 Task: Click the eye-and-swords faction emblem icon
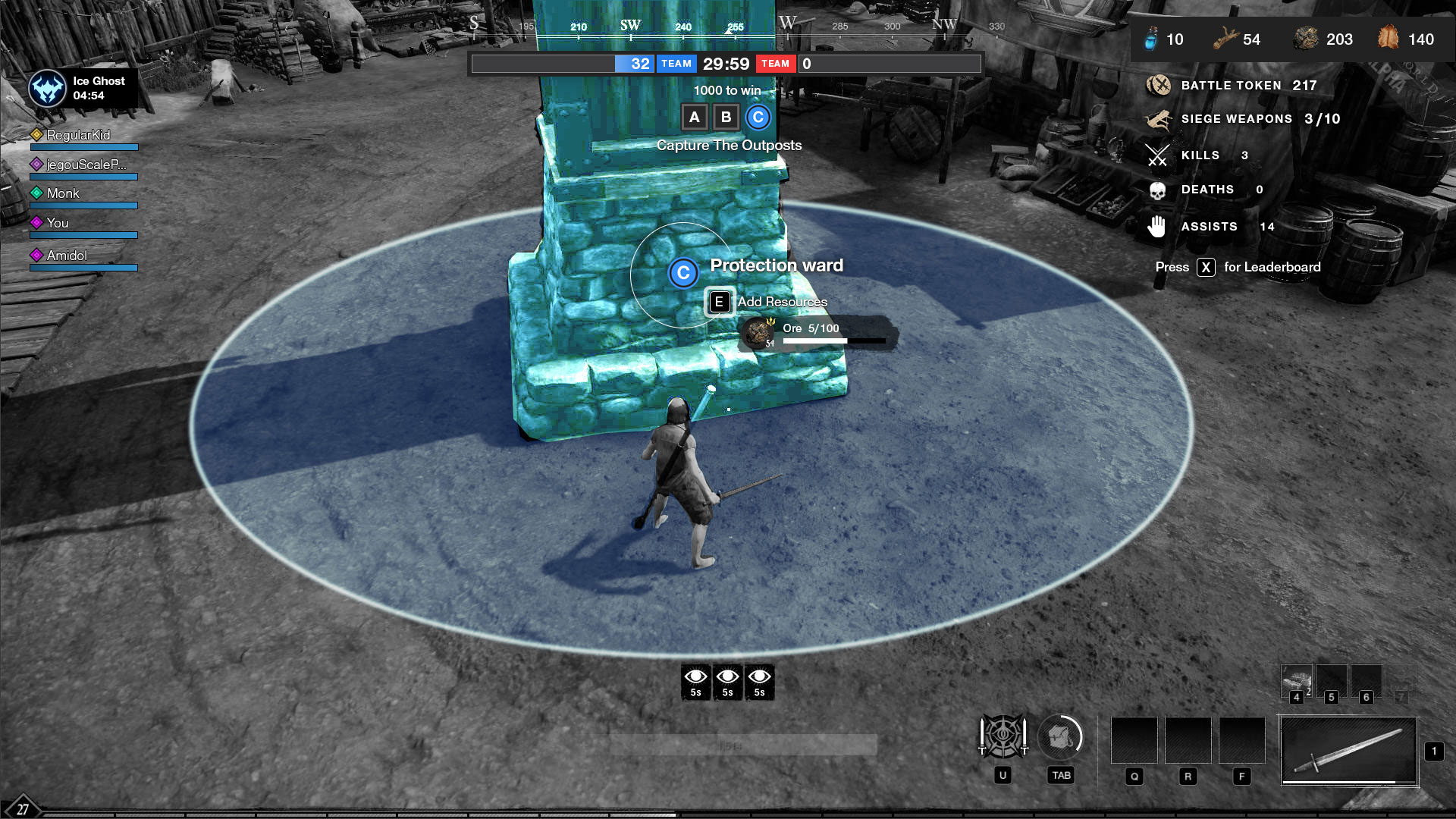coord(1003,736)
